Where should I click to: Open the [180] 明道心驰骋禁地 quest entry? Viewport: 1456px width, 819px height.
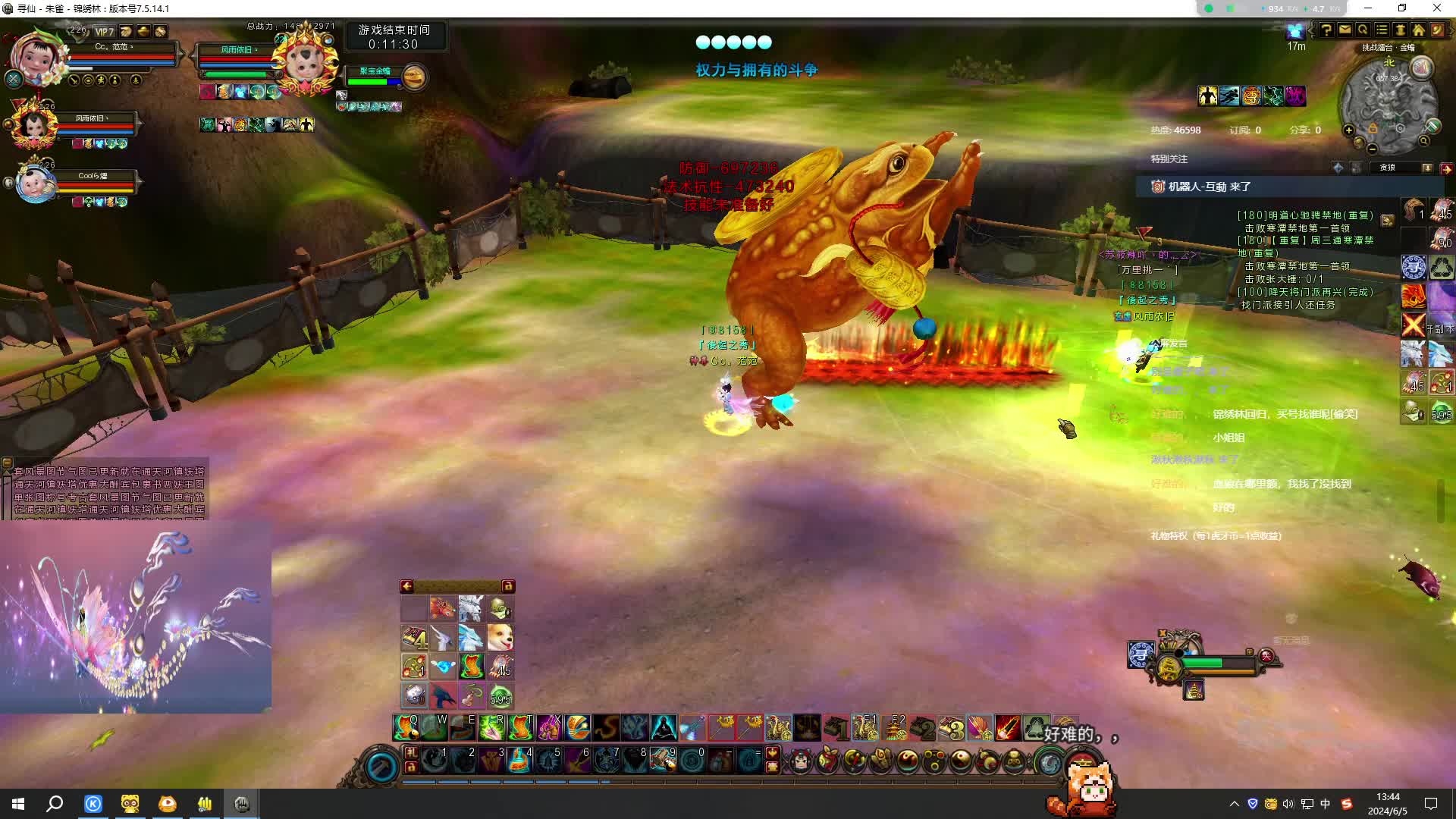(1304, 215)
